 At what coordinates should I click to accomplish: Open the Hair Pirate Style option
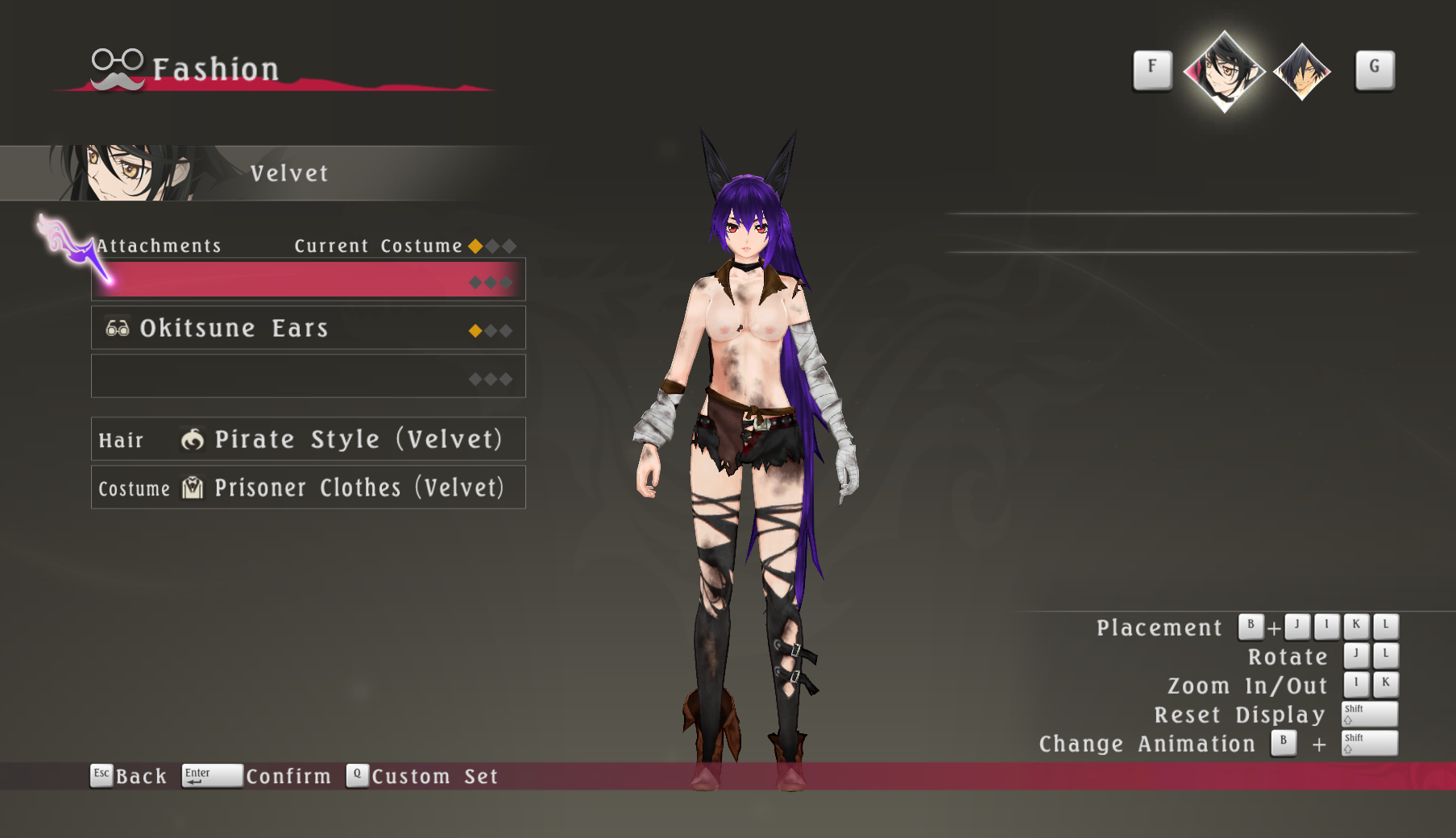click(x=308, y=439)
